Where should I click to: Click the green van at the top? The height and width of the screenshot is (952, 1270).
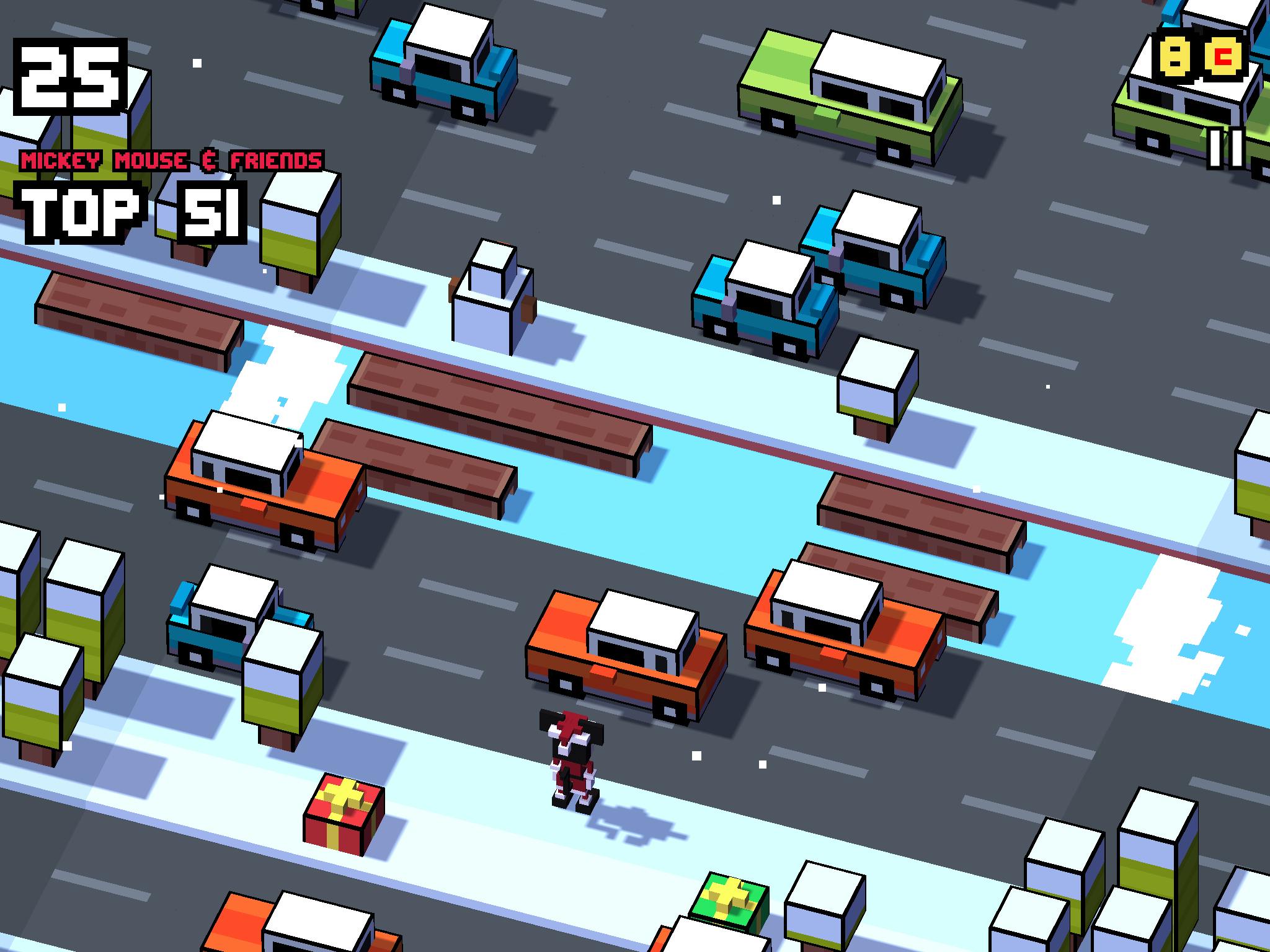tap(843, 93)
